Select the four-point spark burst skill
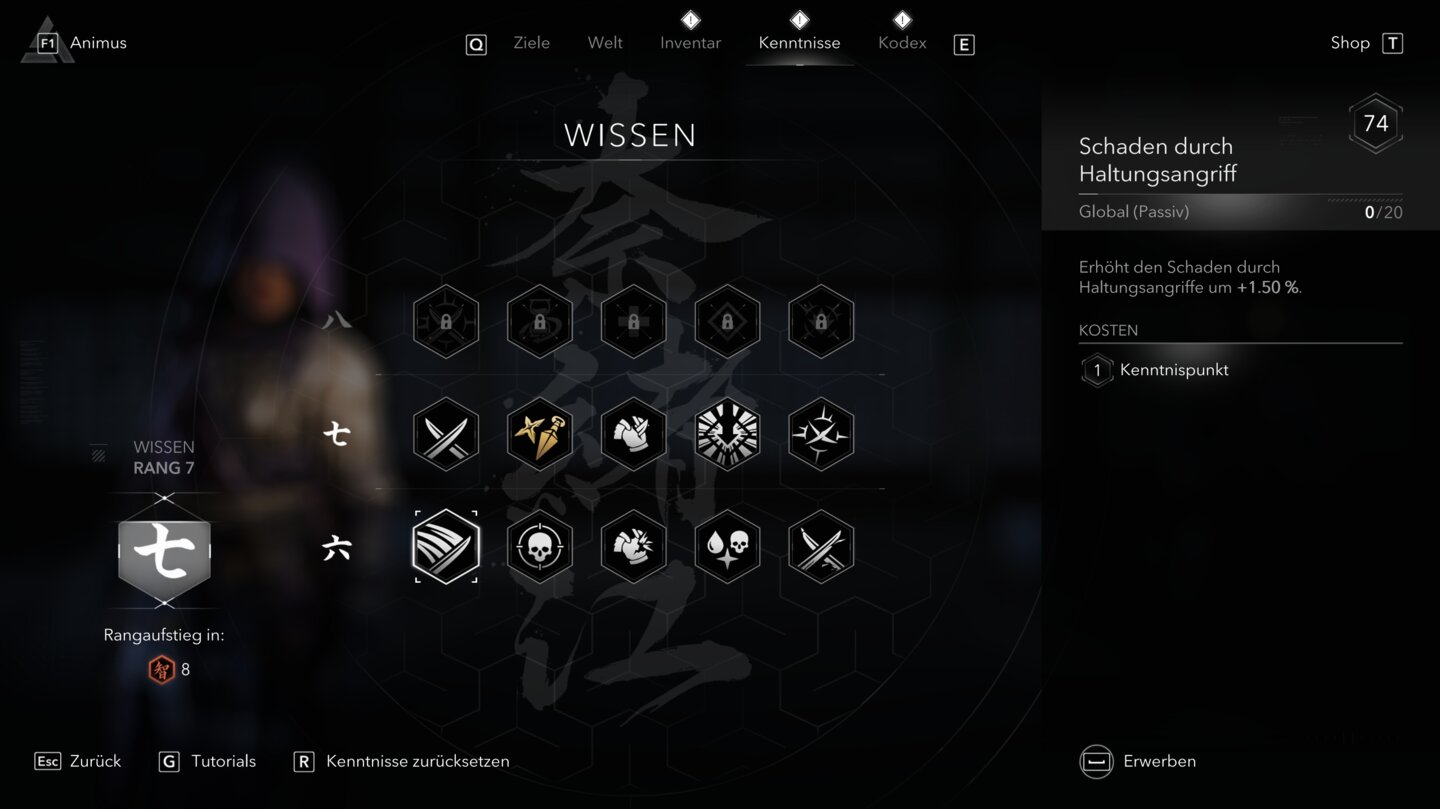 [821, 434]
